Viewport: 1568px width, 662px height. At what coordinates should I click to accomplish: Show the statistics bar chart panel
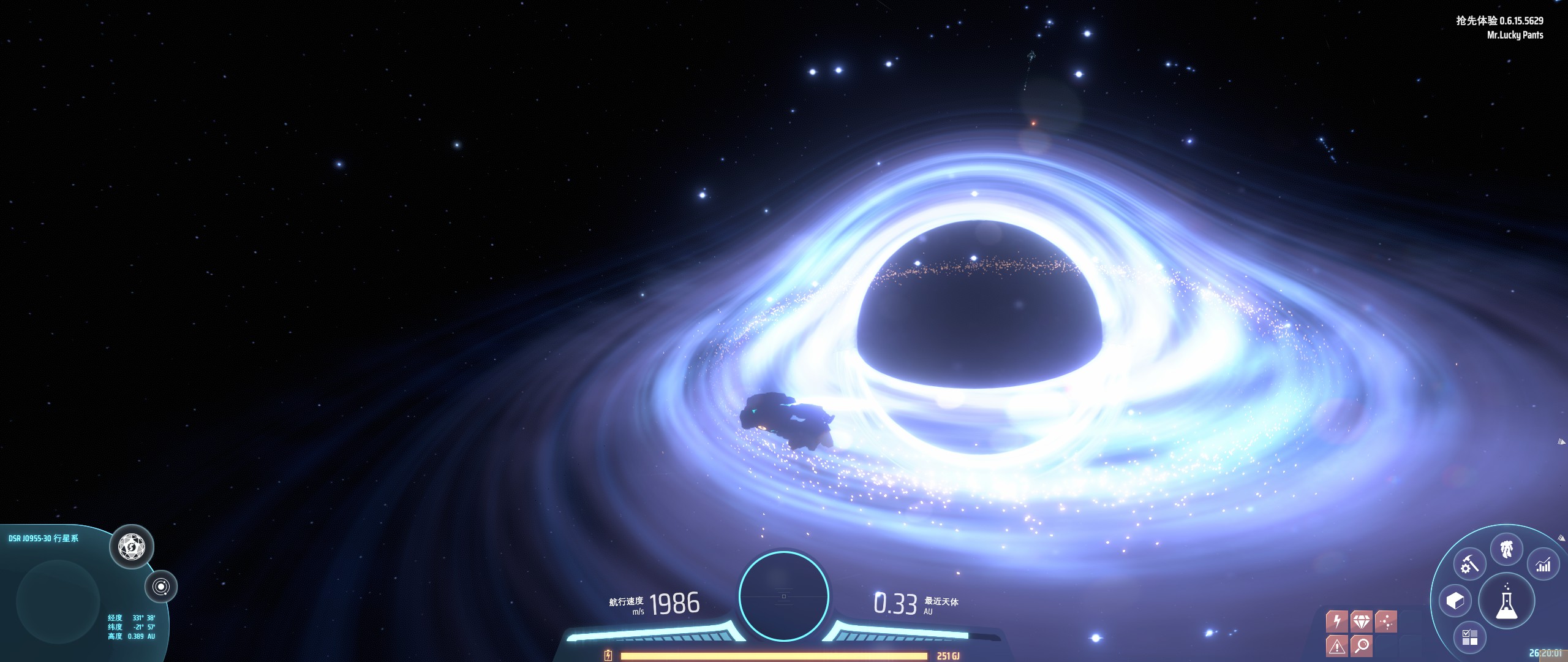(x=1543, y=565)
